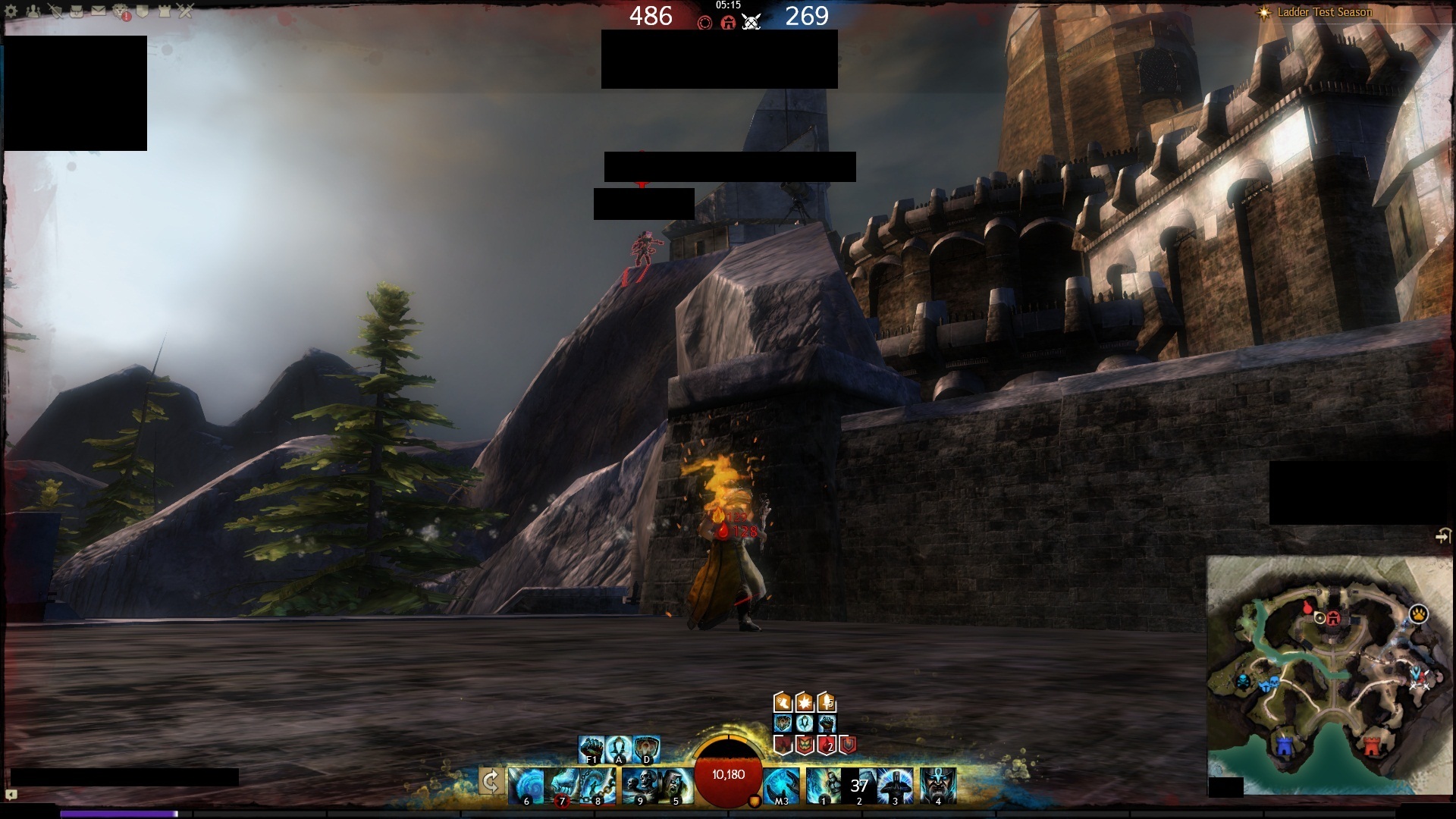Open the game menu gear icon

[x=11, y=11]
